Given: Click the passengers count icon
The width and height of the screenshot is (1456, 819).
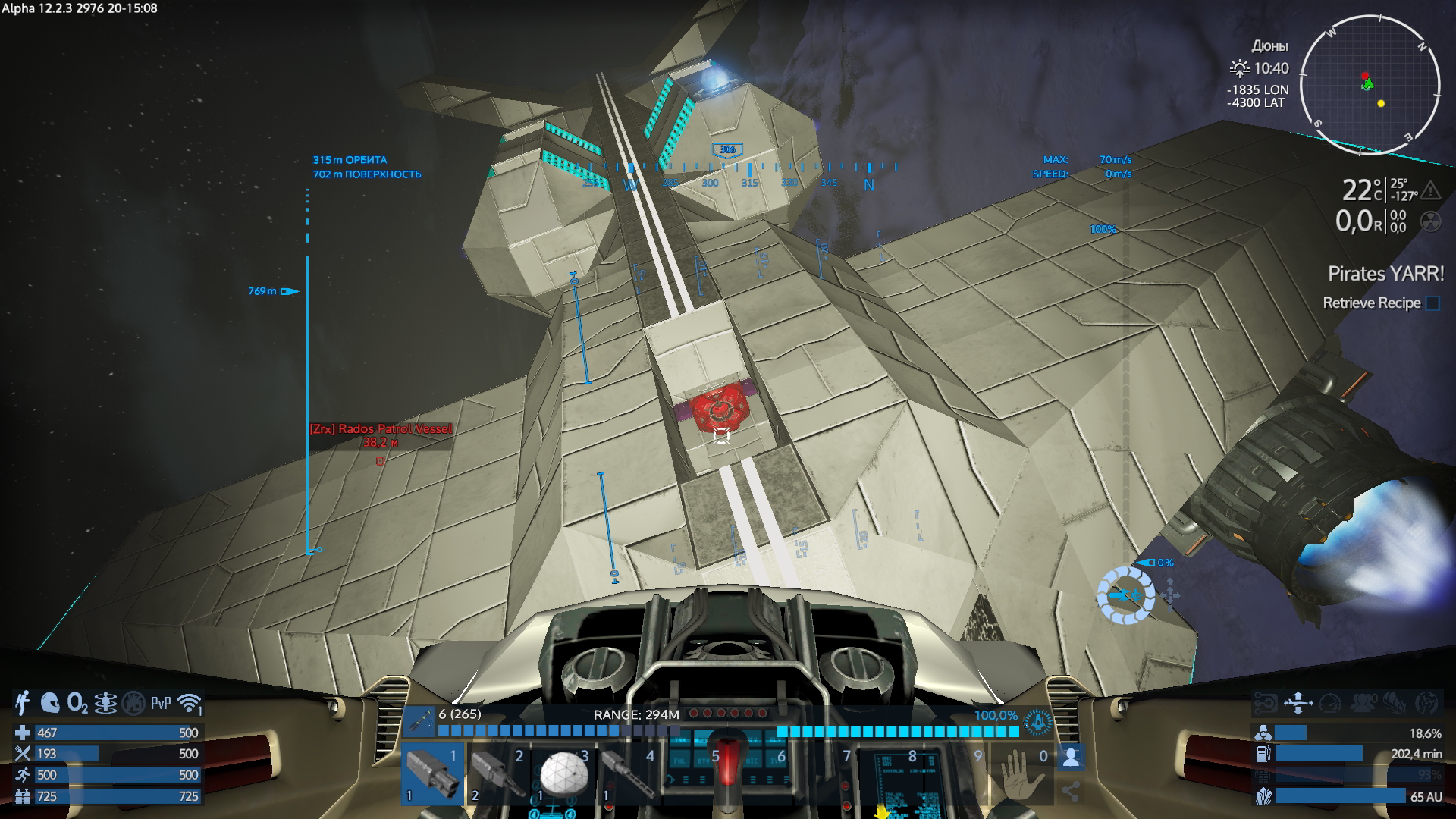Looking at the screenshot, I should point(1363,704).
